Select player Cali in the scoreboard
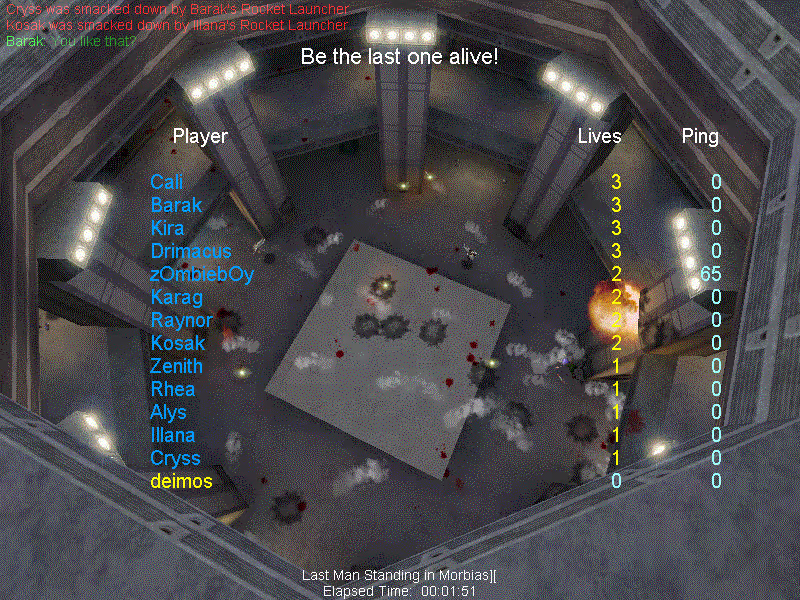Screen dimensions: 800x600 click(x=165, y=182)
